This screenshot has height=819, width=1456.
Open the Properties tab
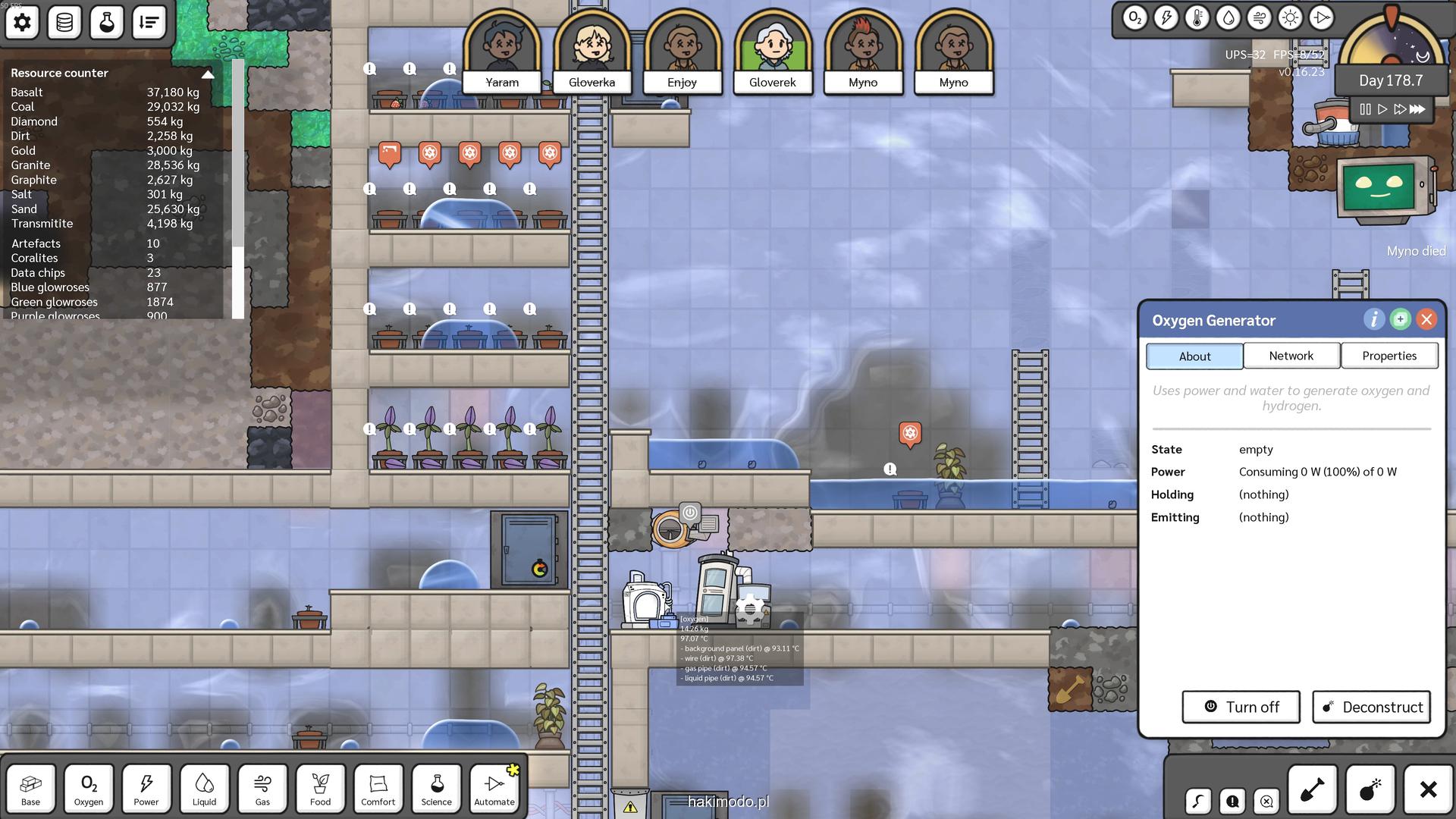[1389, 356]
